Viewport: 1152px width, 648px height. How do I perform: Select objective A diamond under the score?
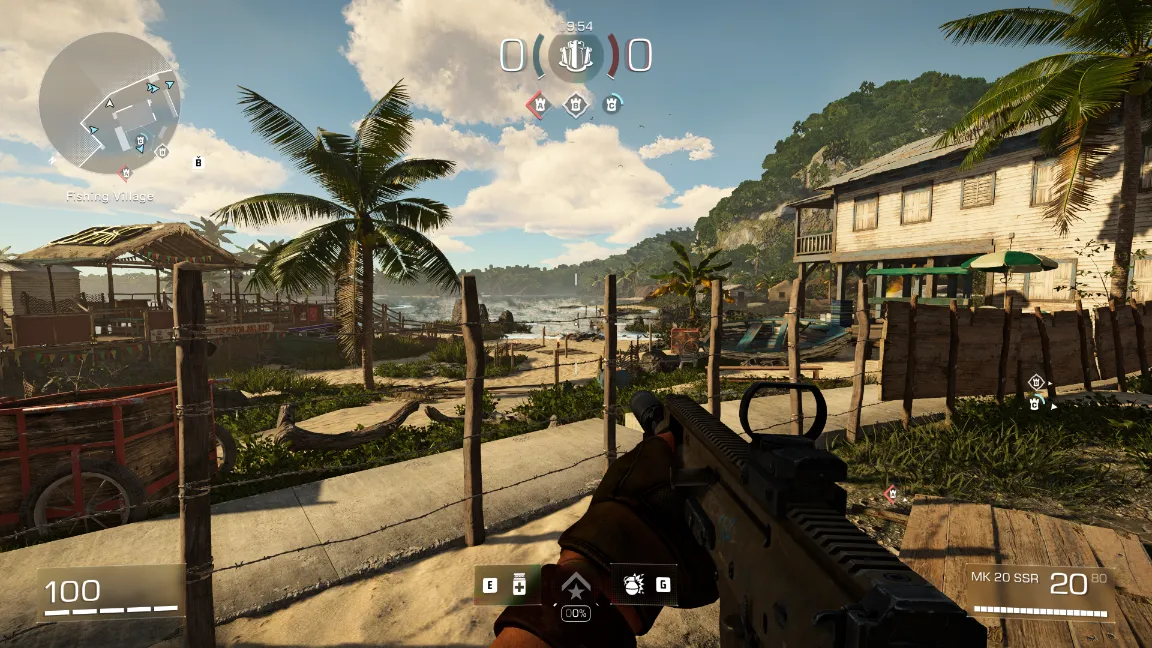pyautogui.click(x=539, y=103)
